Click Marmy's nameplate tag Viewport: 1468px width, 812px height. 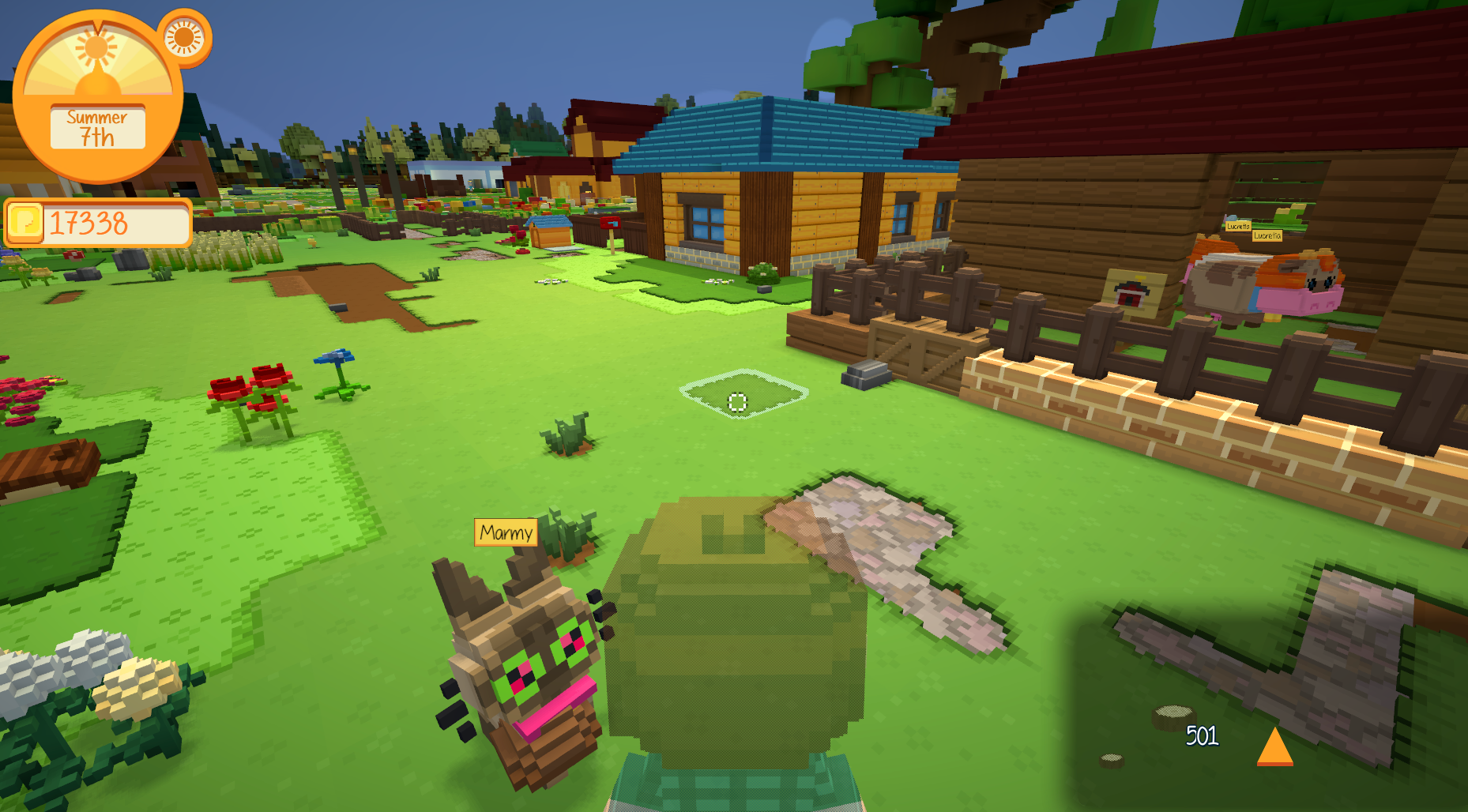[x=506, y=534]
